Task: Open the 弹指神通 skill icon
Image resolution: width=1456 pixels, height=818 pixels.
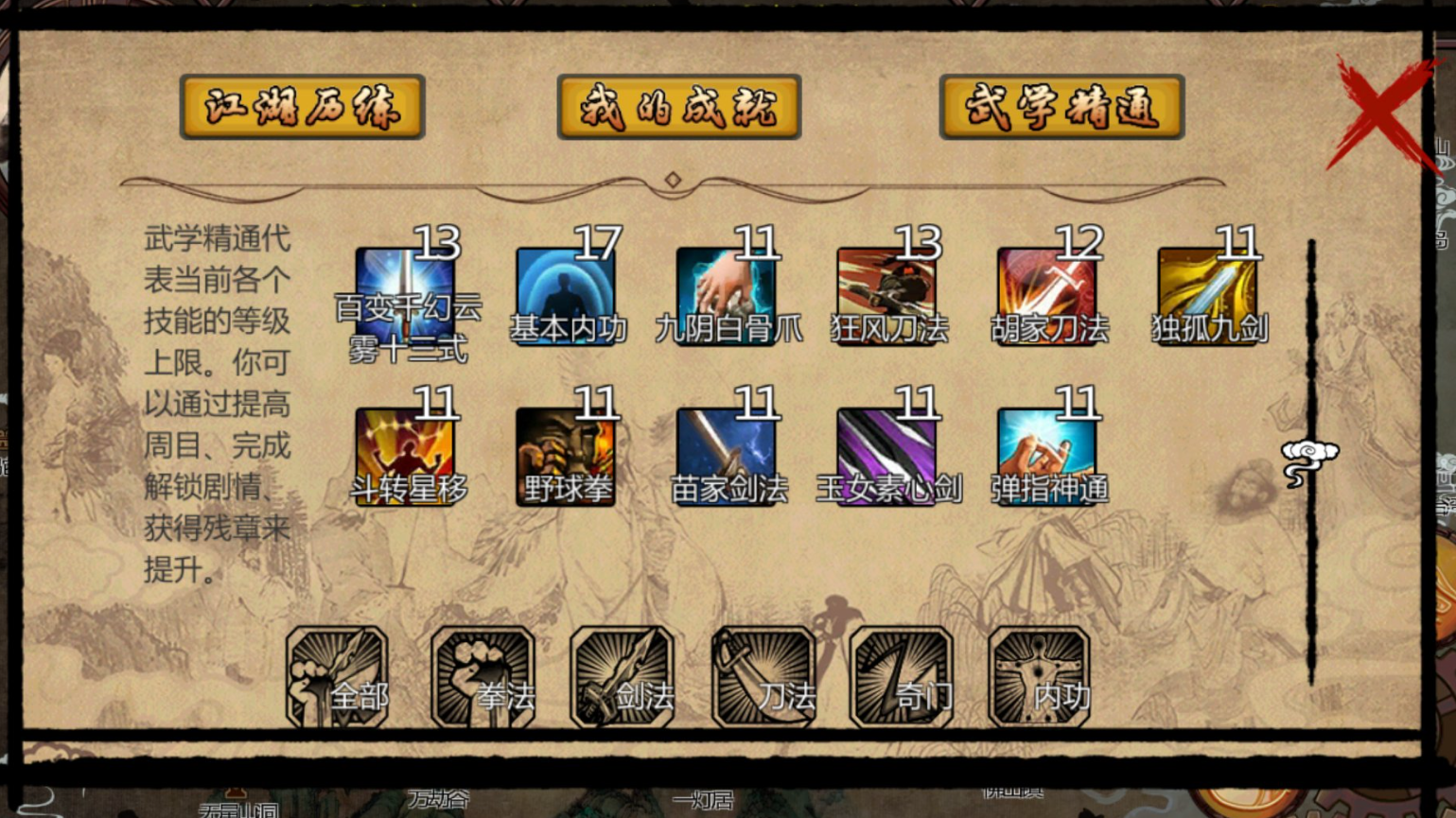Action: 1047,456
